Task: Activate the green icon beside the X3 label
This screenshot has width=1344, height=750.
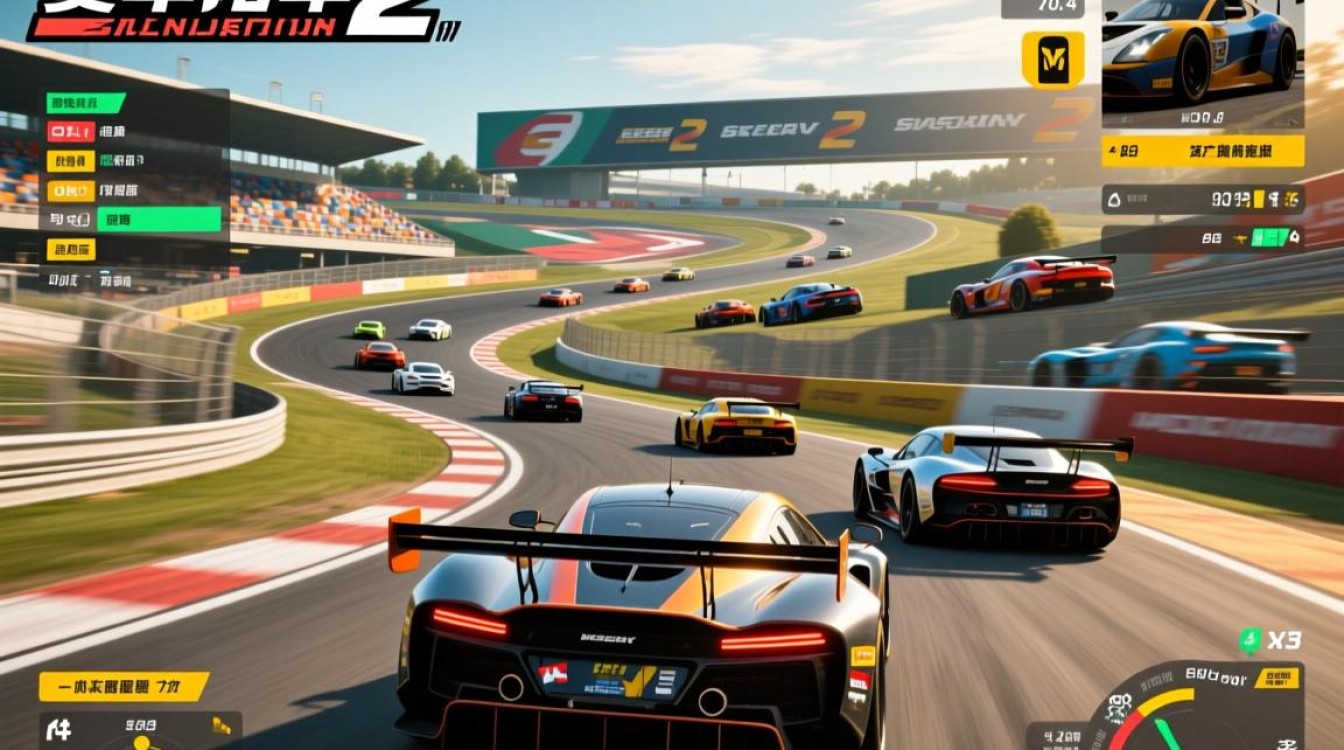Action: [1250, 640]
